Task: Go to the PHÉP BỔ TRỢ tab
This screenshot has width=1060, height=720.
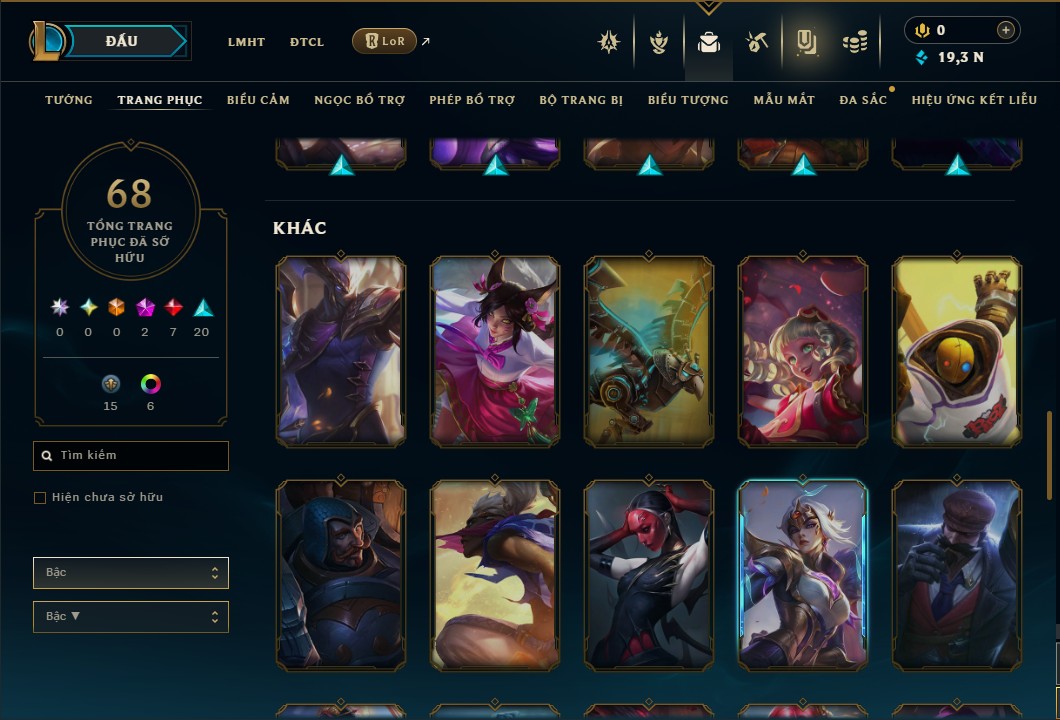Action: [472, 100]
